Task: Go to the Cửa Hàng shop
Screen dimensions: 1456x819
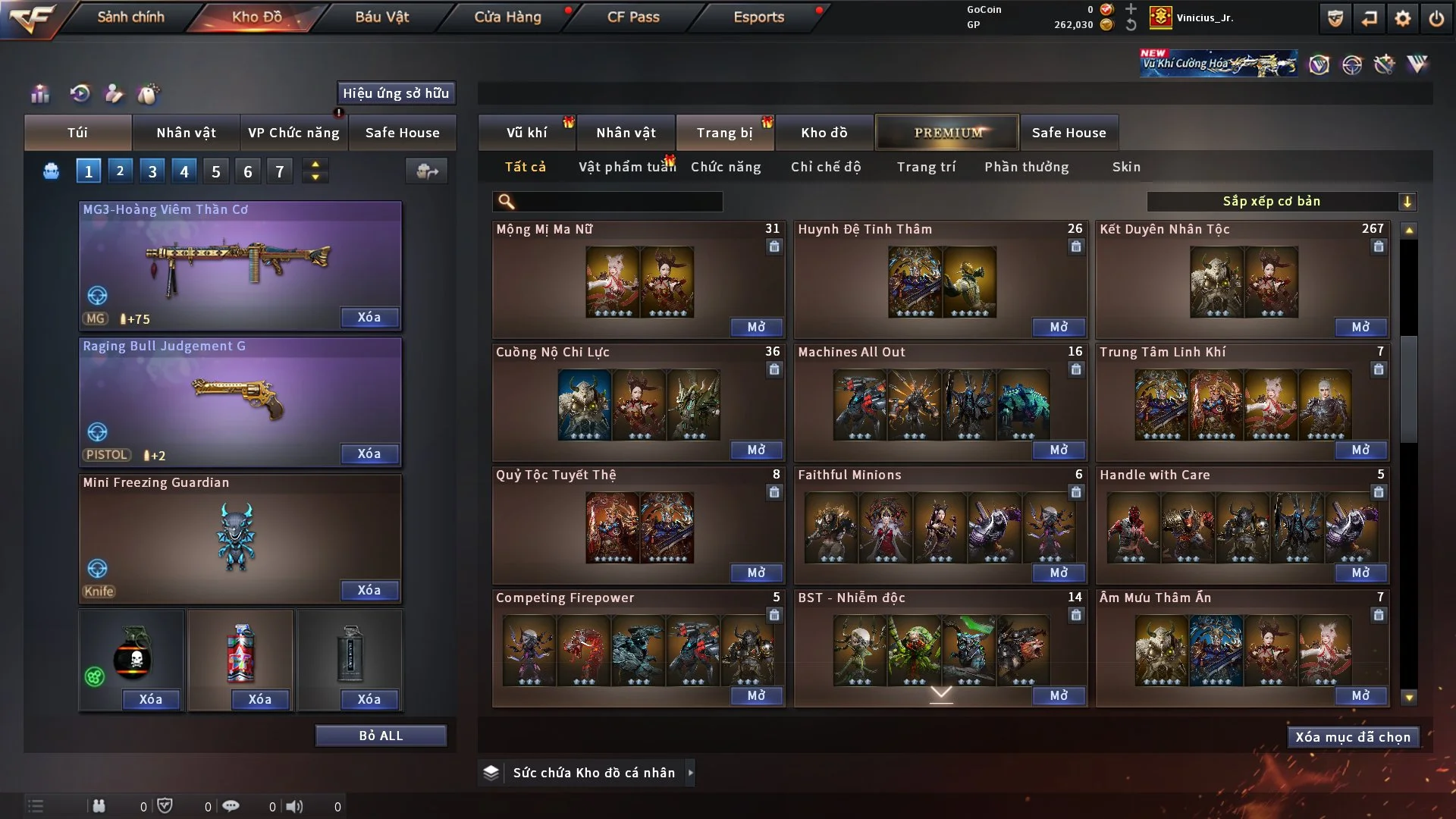Action: point(507,17)
